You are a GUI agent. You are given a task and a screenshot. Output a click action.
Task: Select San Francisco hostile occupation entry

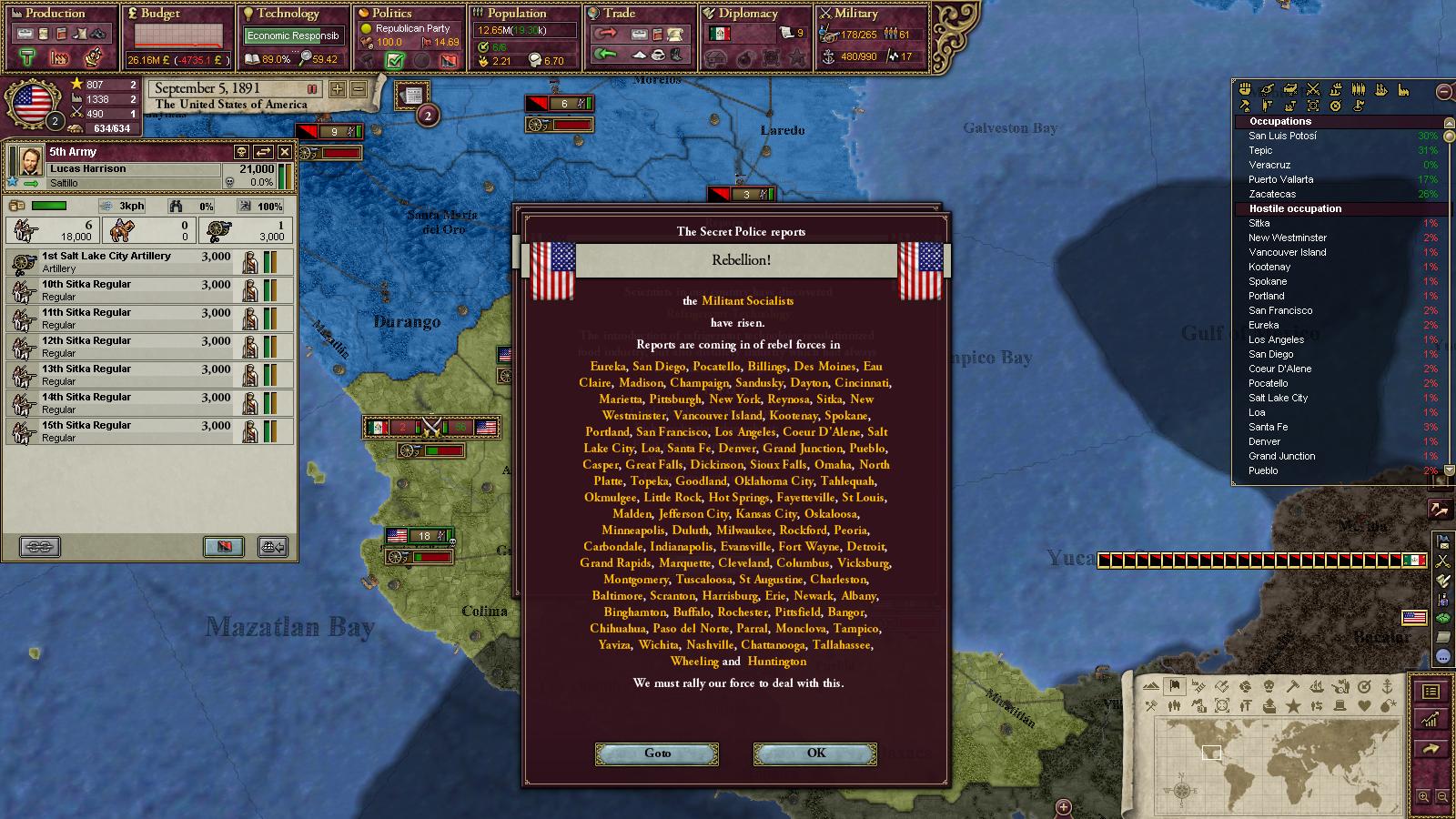(x=1280, y=310)
